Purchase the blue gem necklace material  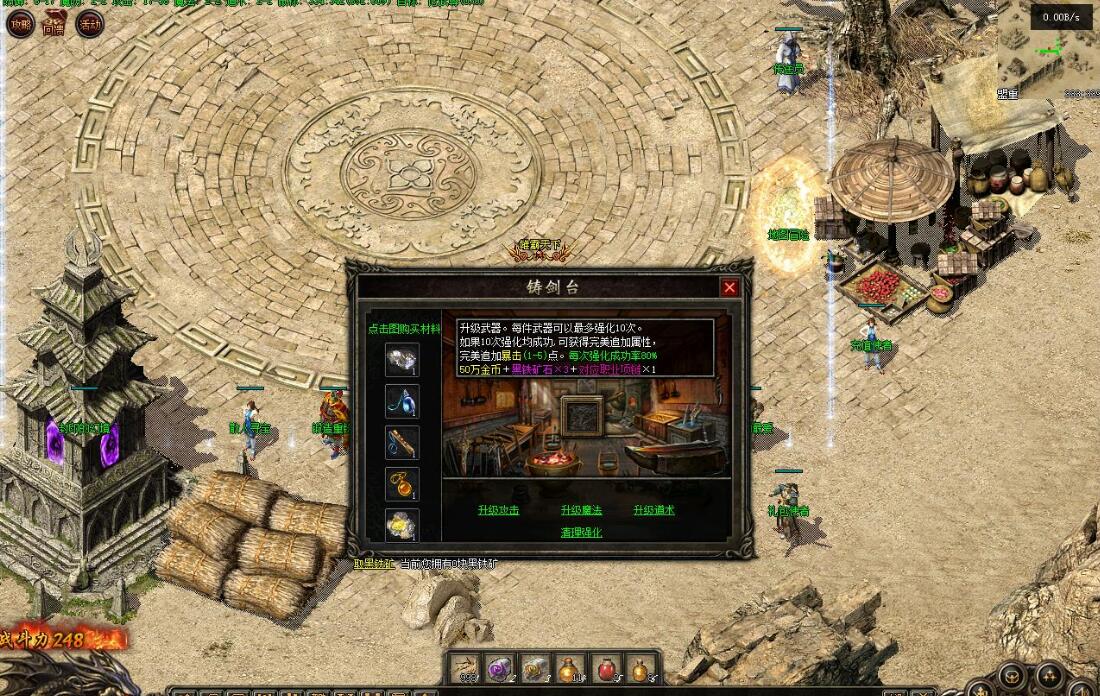[x=402, y=402]
